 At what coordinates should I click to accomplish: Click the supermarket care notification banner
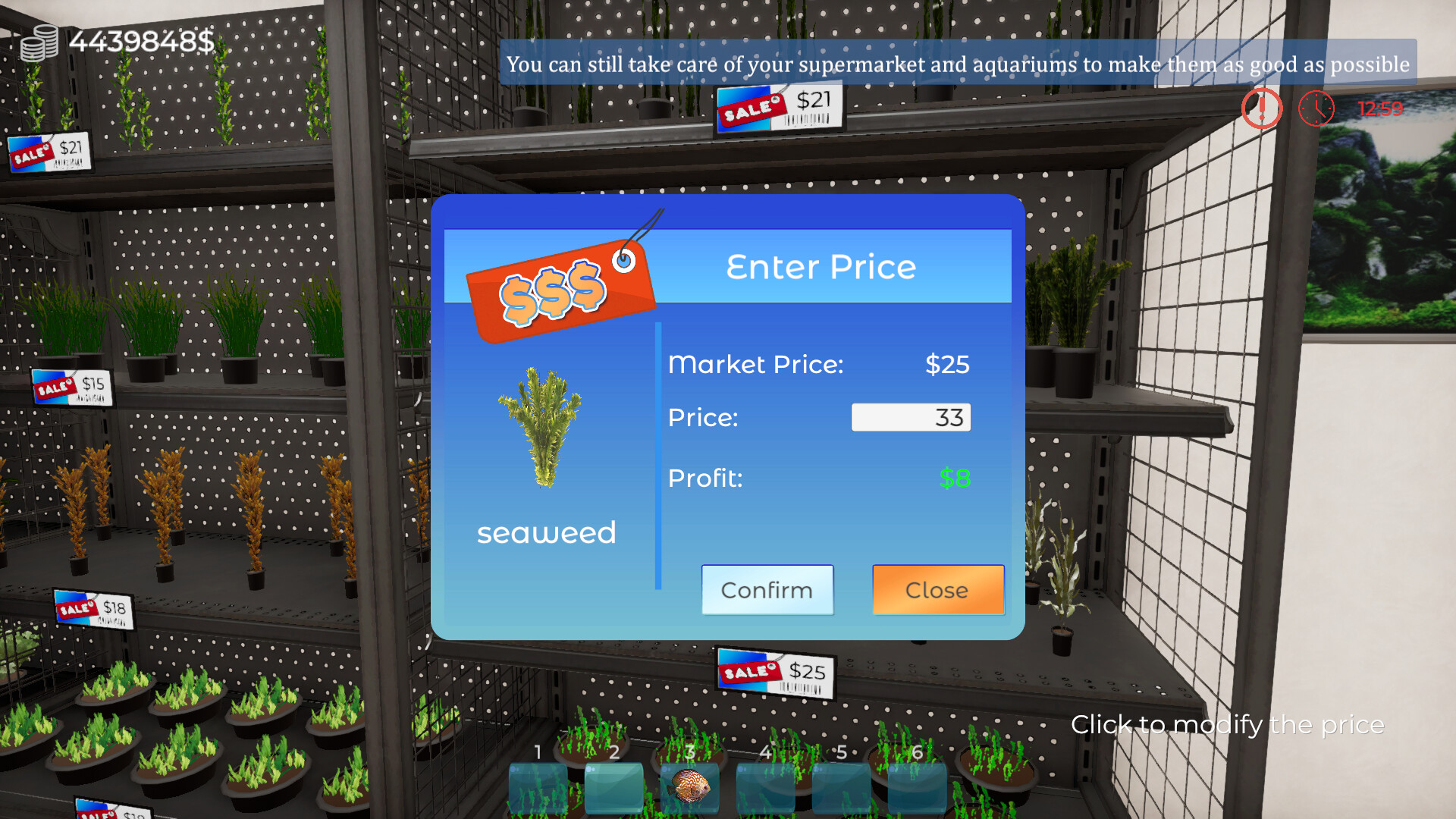tap(955, 64)
